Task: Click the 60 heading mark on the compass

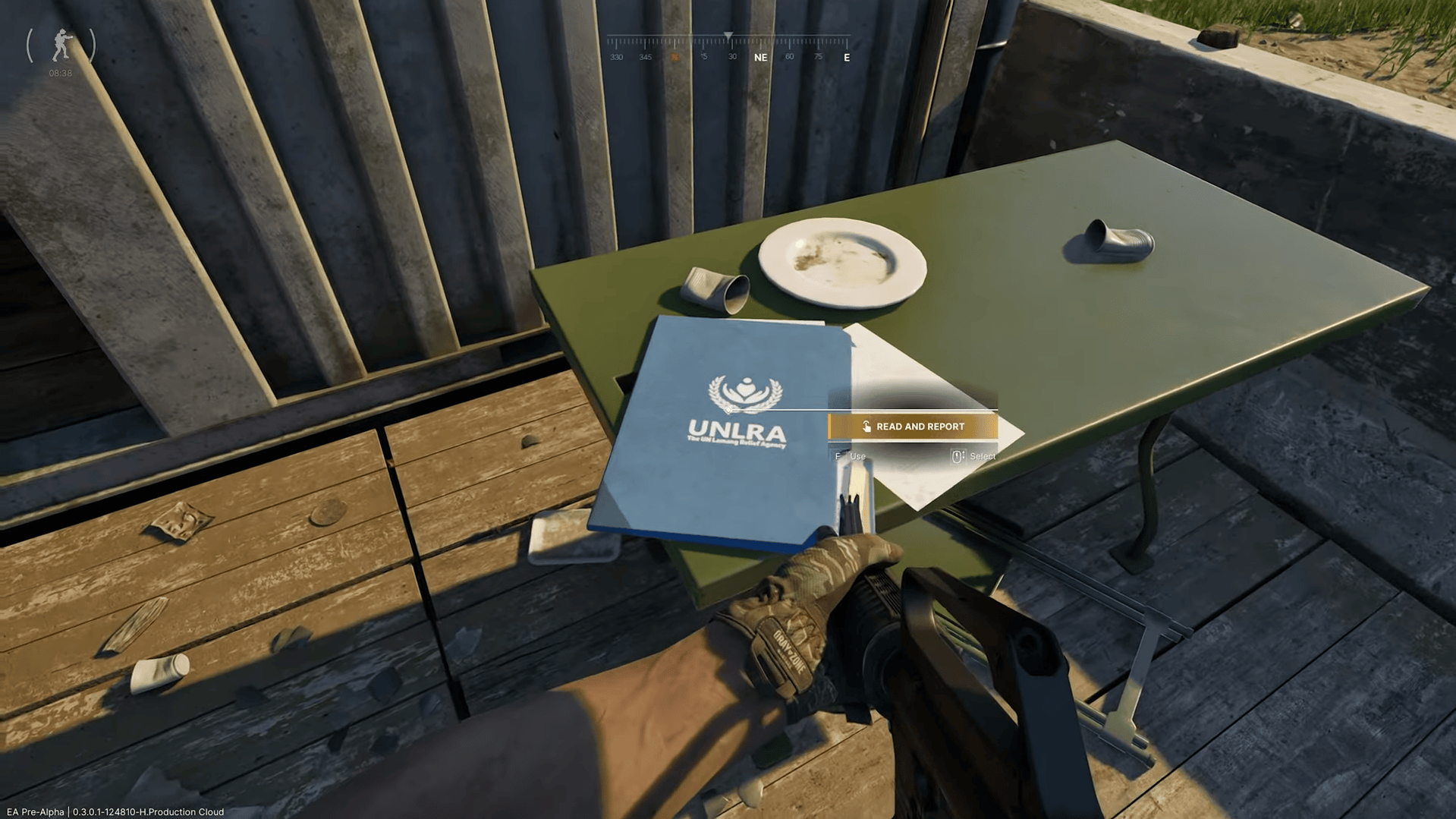Action: (x=788, y=55)
